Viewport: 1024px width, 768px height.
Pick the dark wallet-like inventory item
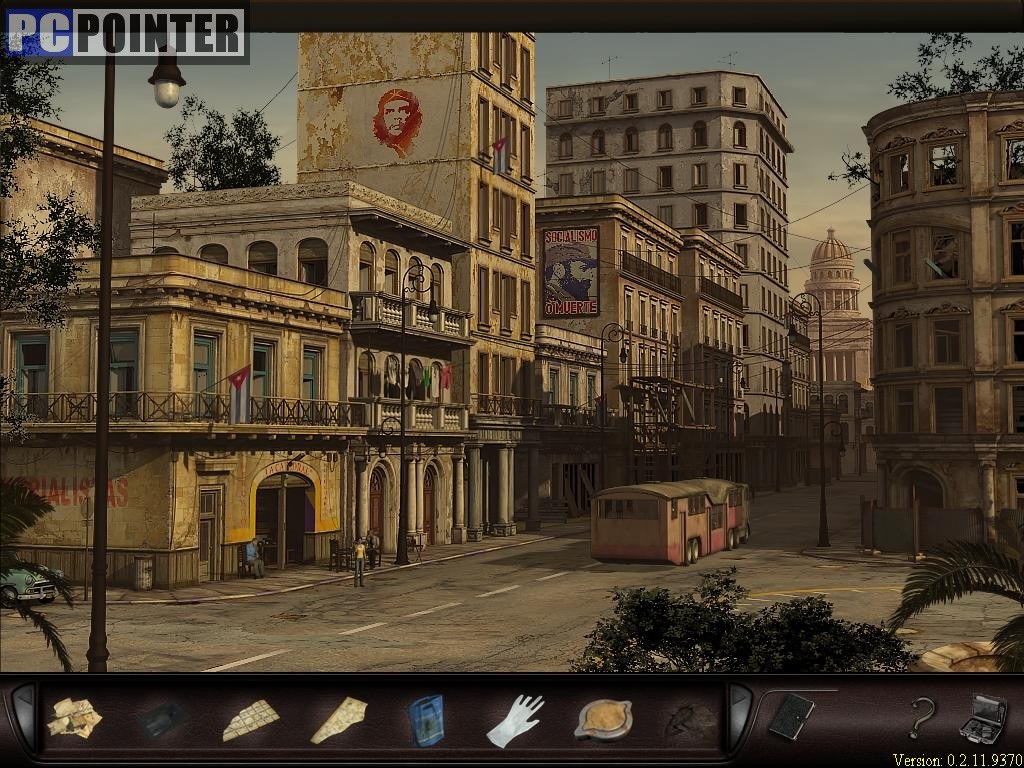162,719
